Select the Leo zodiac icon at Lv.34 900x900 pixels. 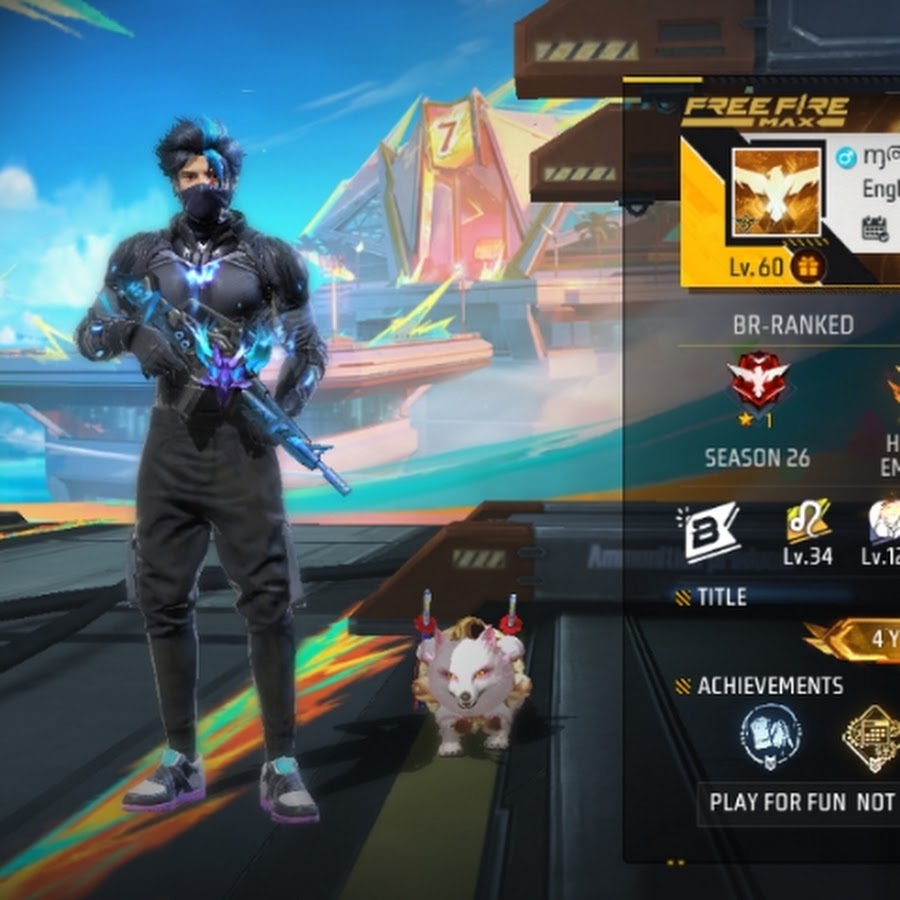807,521
